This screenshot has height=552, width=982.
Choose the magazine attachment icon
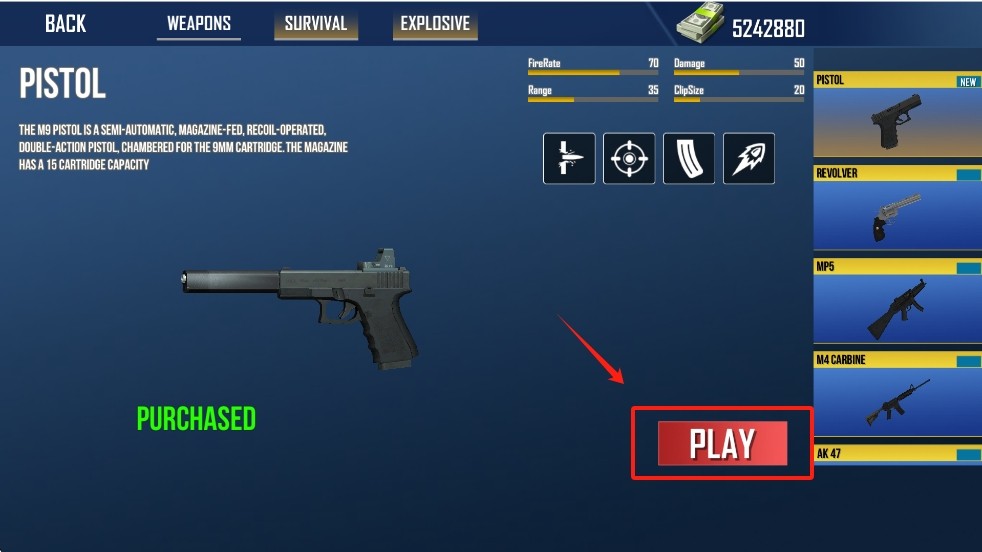pos(689,158)
